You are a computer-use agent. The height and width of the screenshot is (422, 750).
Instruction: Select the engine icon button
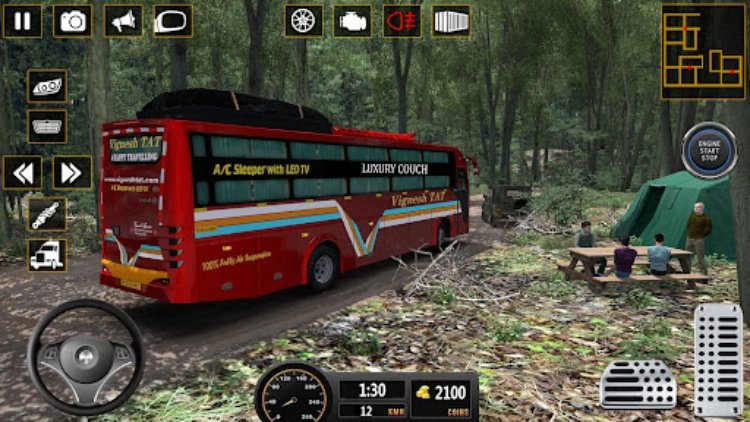[x=352, y=21]
